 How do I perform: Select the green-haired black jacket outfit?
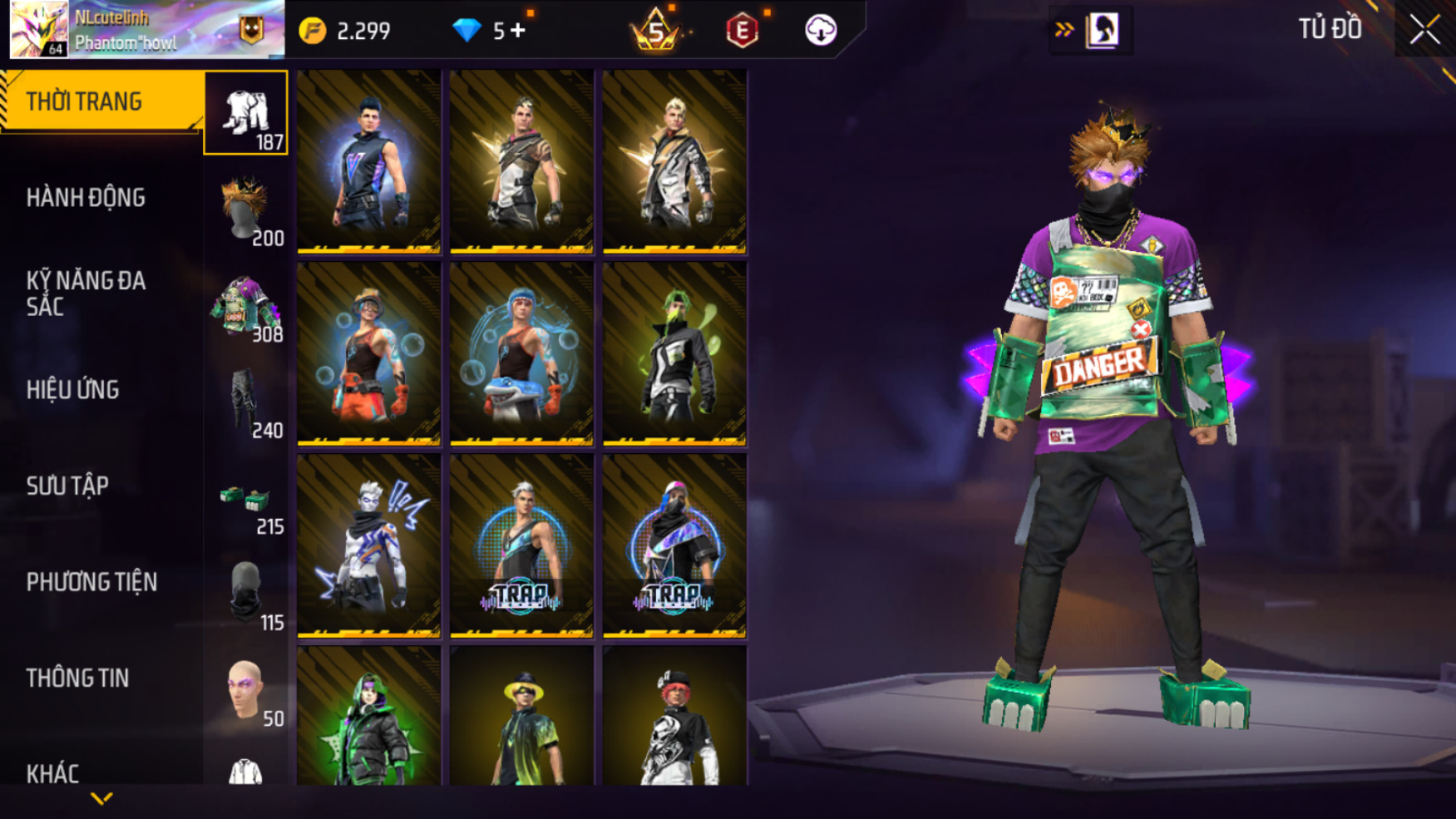tap(674, 354)
